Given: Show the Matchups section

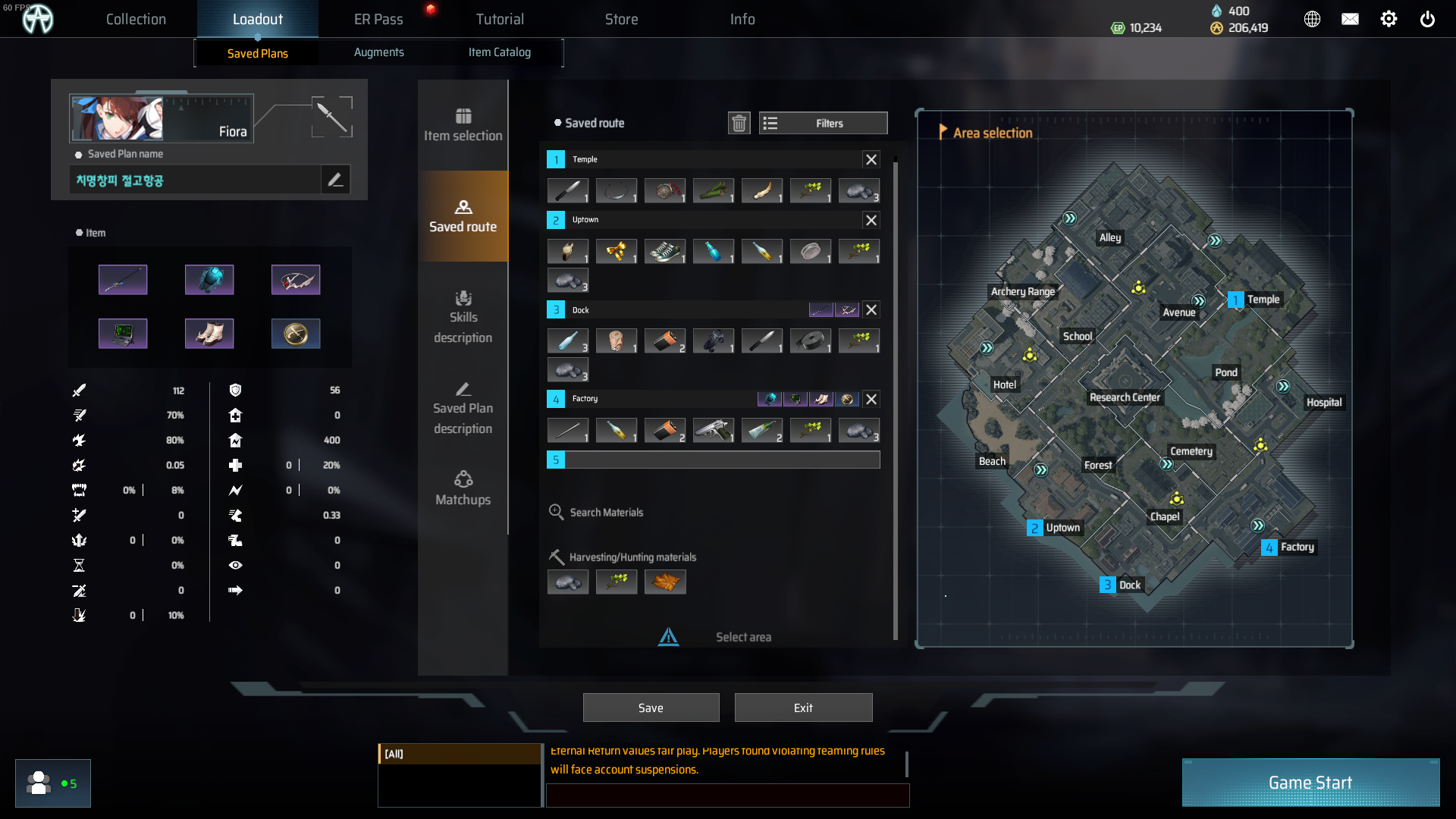Looking at the screenshot, I should [463, 488].
